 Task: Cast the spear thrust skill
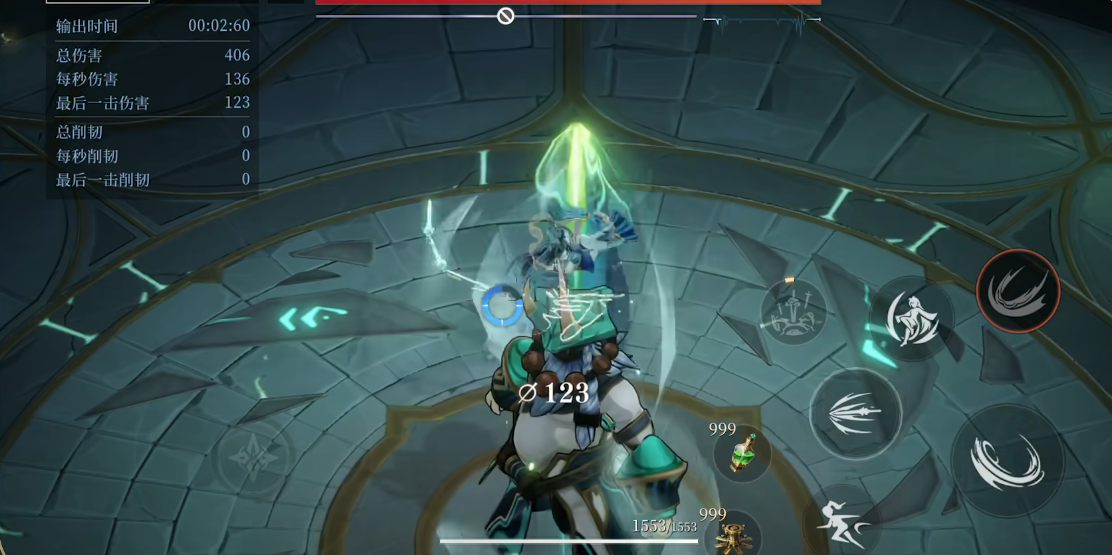855,414
